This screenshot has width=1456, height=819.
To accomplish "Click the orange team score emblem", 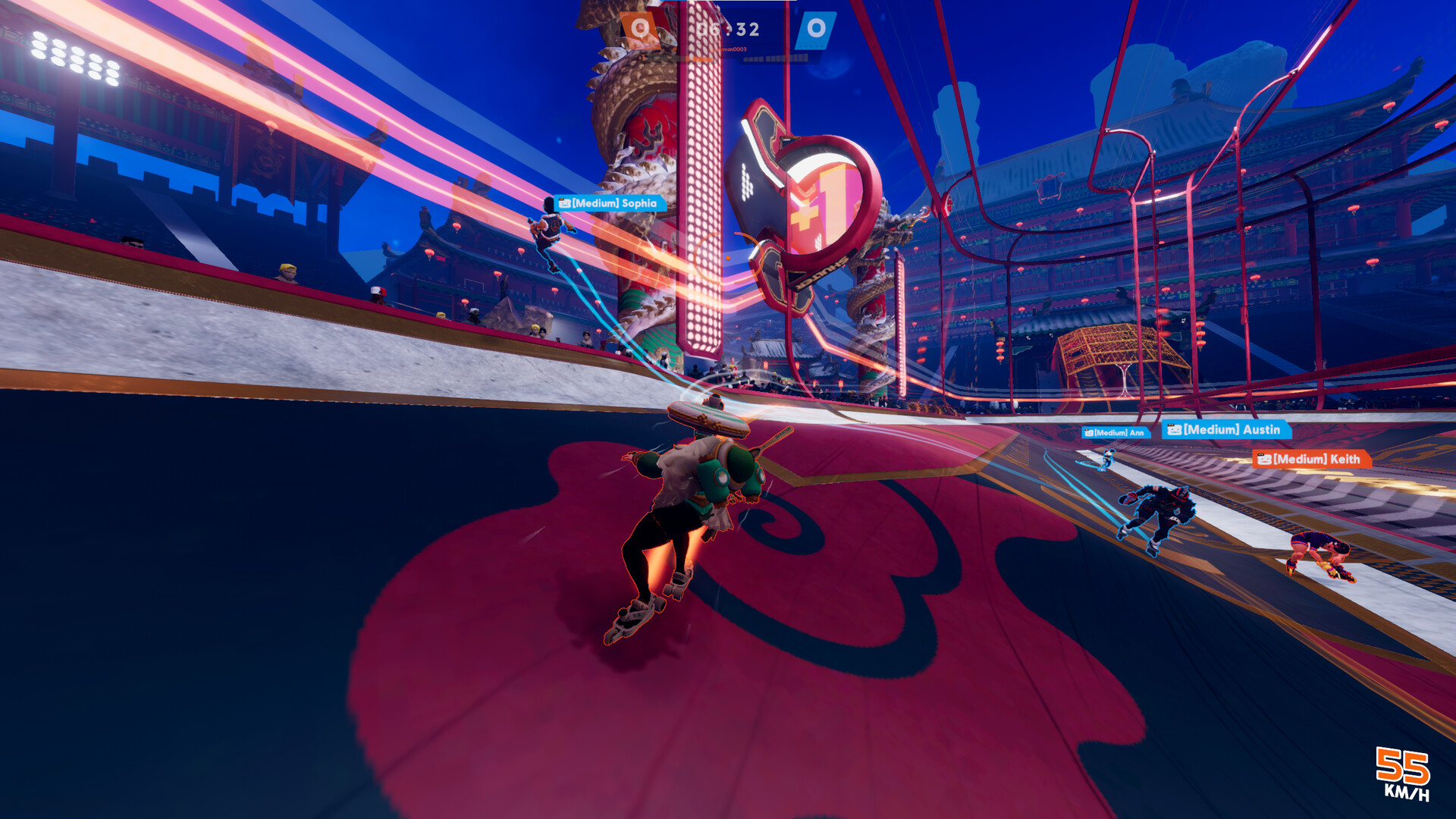I will tap(641, 28).
